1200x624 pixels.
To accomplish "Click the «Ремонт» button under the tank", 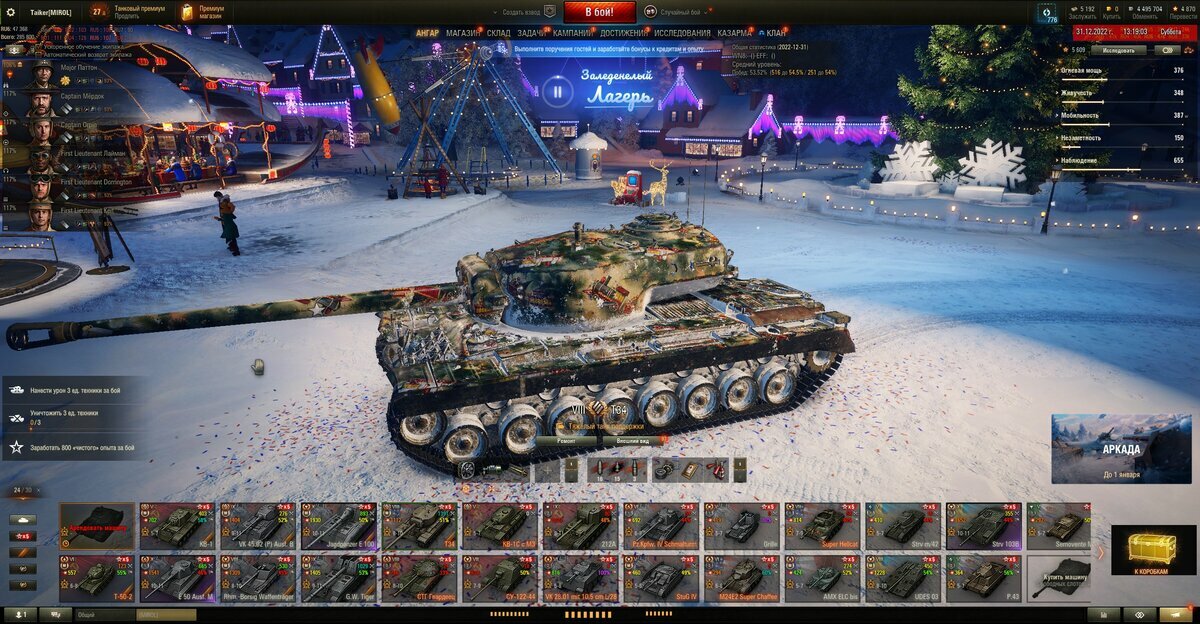I will (x=565, y=440).
